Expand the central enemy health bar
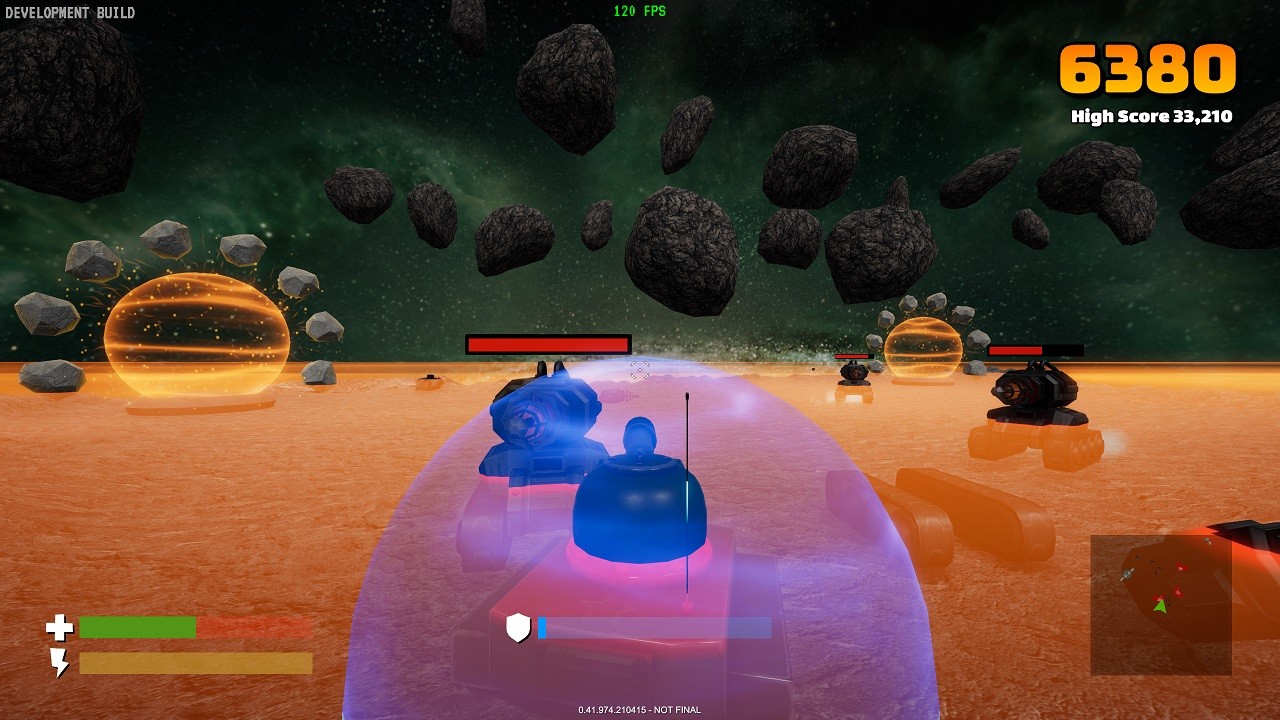The height and width of the screenshot is (720, 1280). [547, 343]
